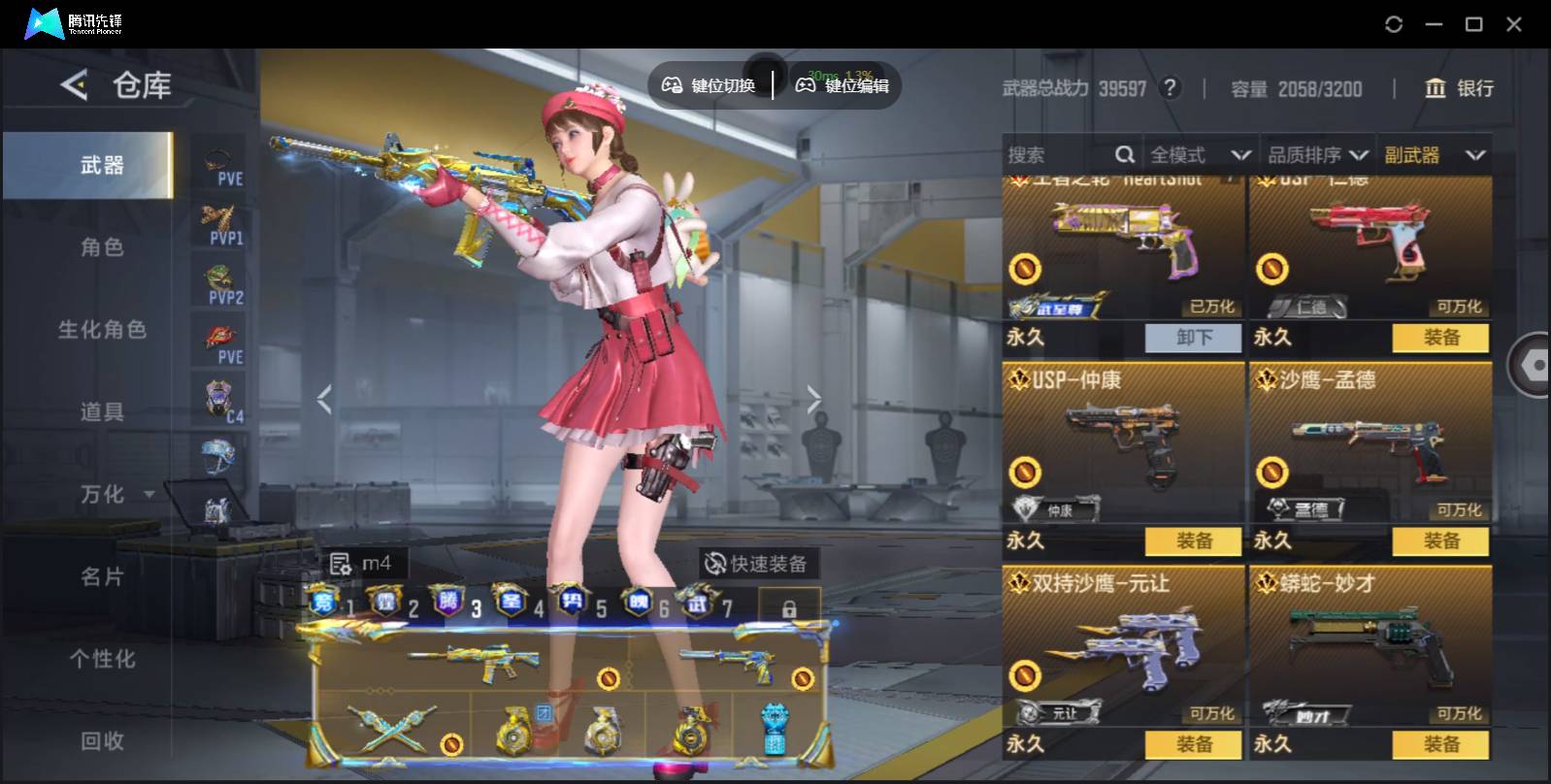Close the Tencent Pioneer window
Viewport: 1551px width, 784px height.
1514,24
